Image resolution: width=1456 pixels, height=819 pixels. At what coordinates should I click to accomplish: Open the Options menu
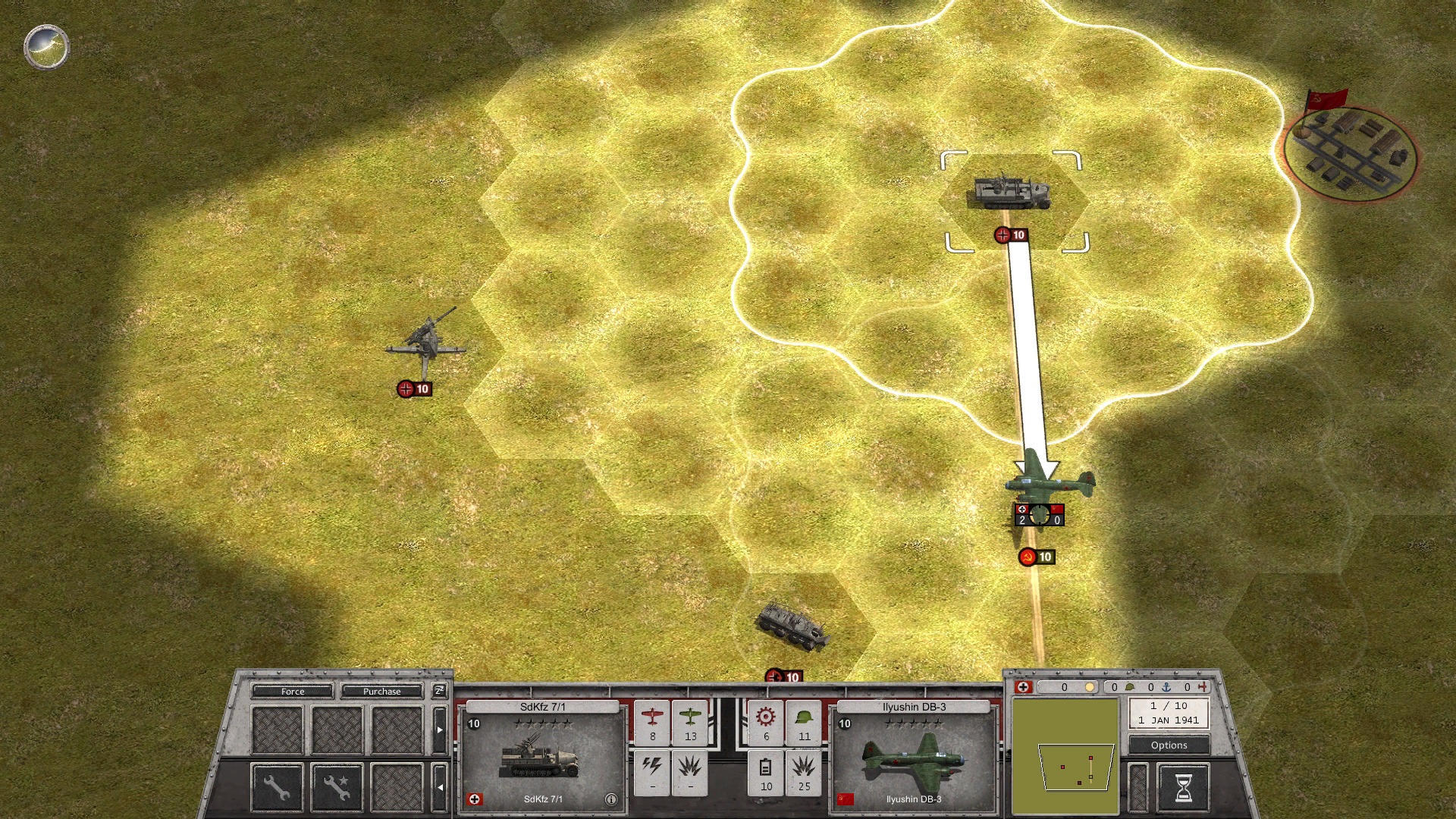(x=1169, y=745)
